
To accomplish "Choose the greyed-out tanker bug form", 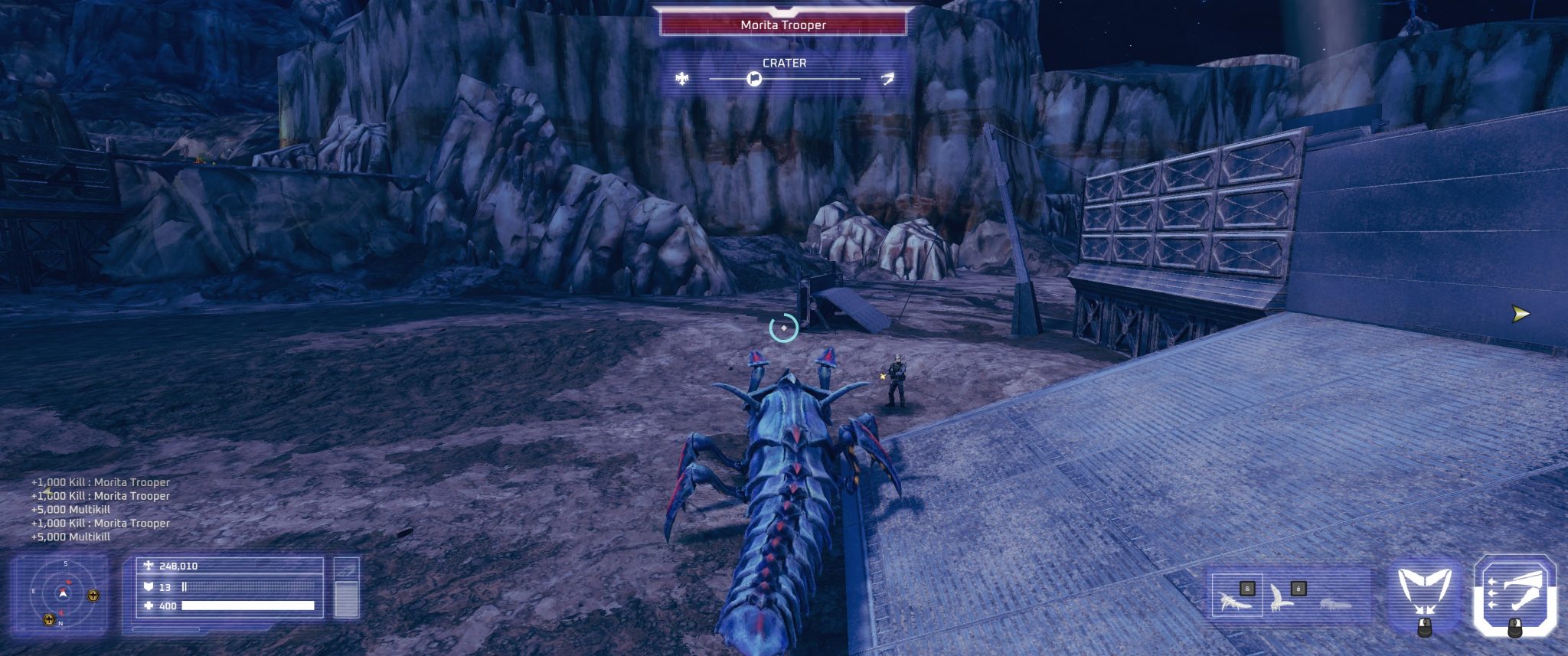I will [1334, 604].
